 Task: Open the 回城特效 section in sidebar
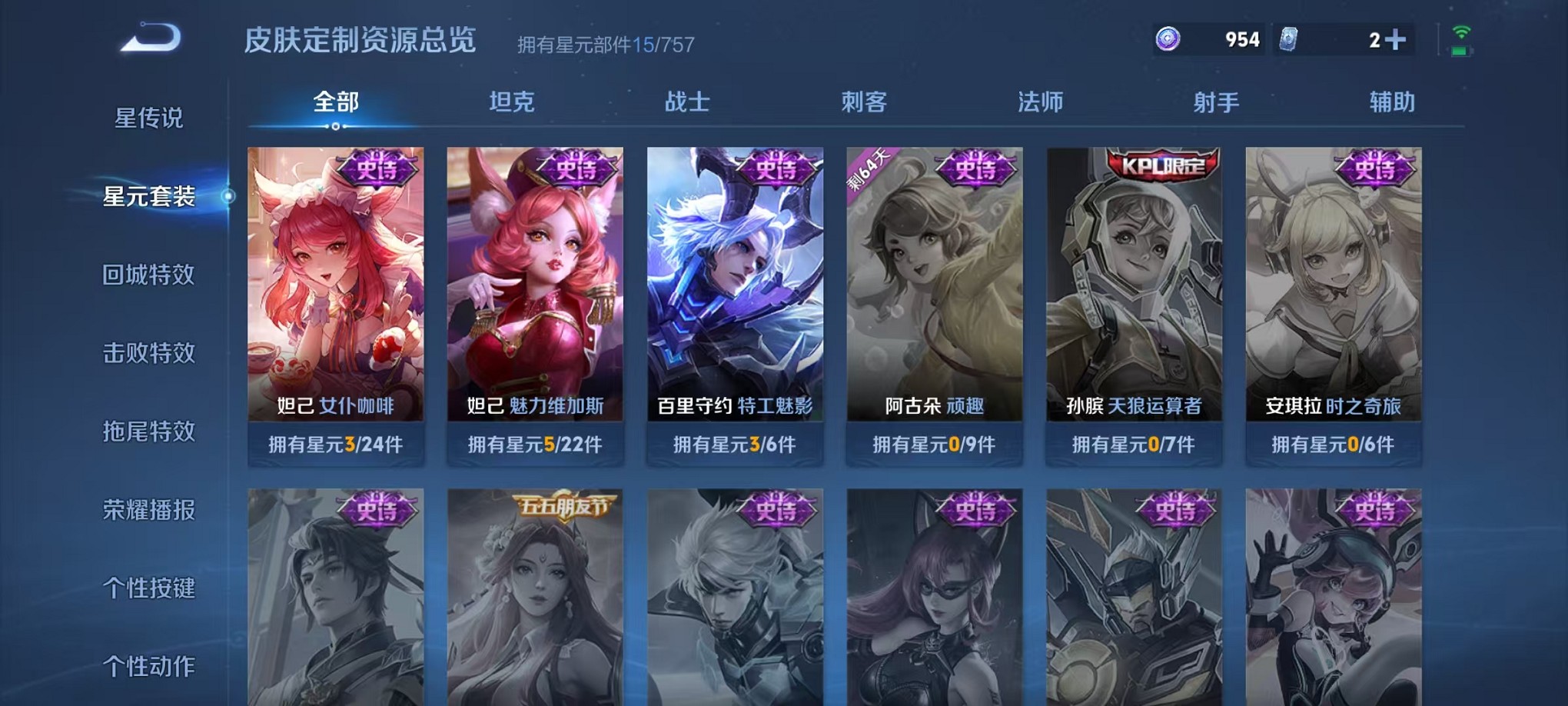coord(149,275)
